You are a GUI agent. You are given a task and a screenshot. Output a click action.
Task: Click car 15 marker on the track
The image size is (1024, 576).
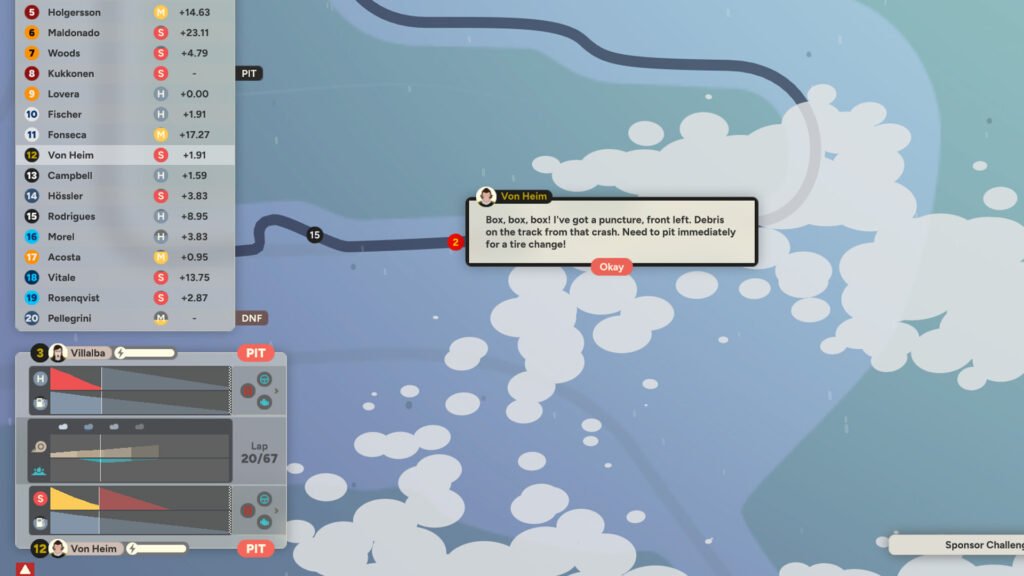(315, 235)
